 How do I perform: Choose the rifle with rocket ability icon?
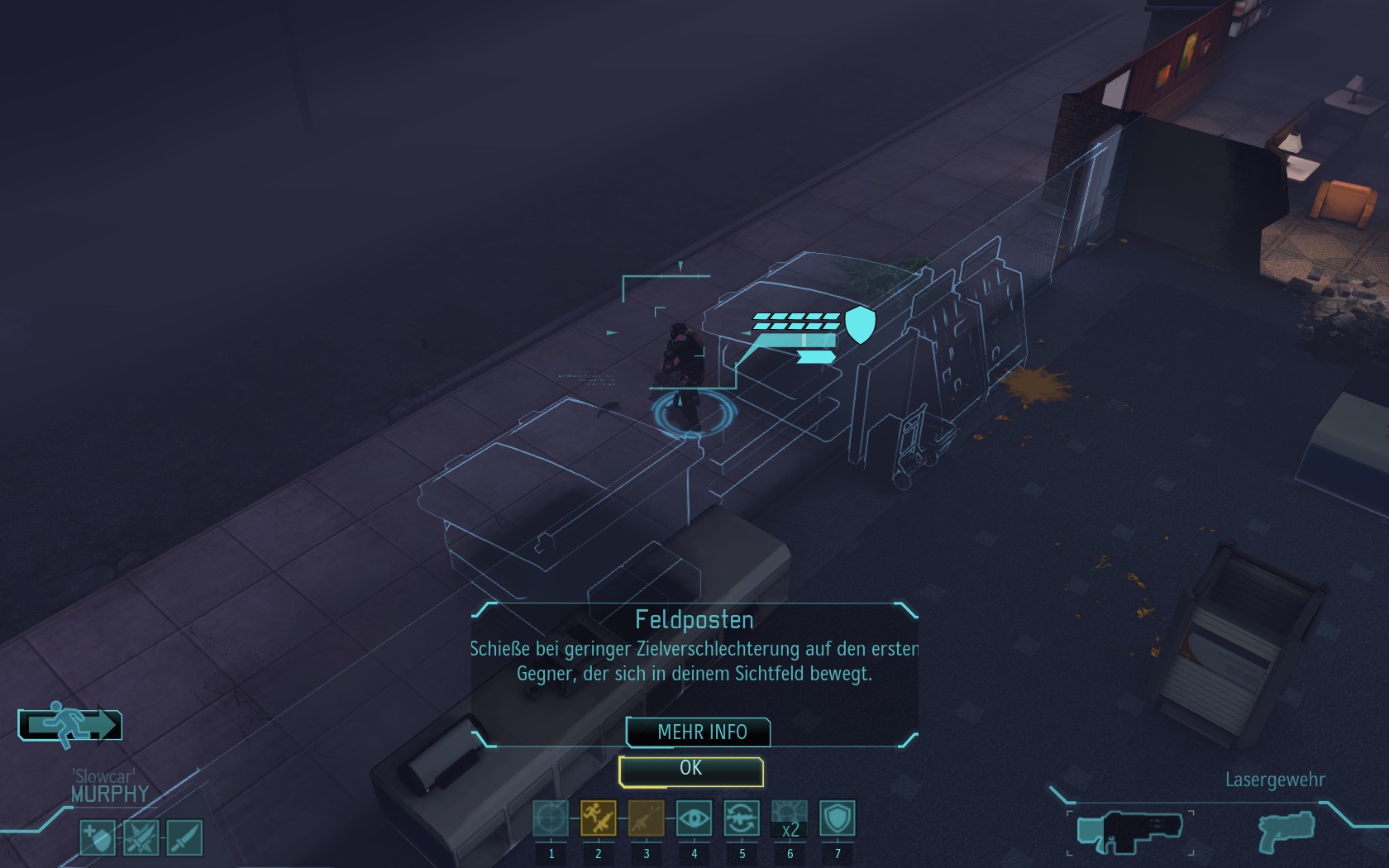click(x=646, y=819)
